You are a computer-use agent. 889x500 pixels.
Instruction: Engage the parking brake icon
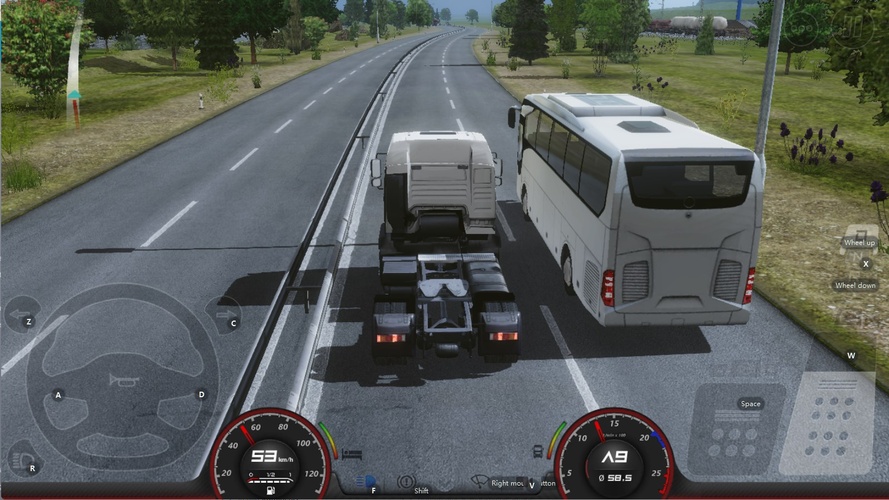406,482
